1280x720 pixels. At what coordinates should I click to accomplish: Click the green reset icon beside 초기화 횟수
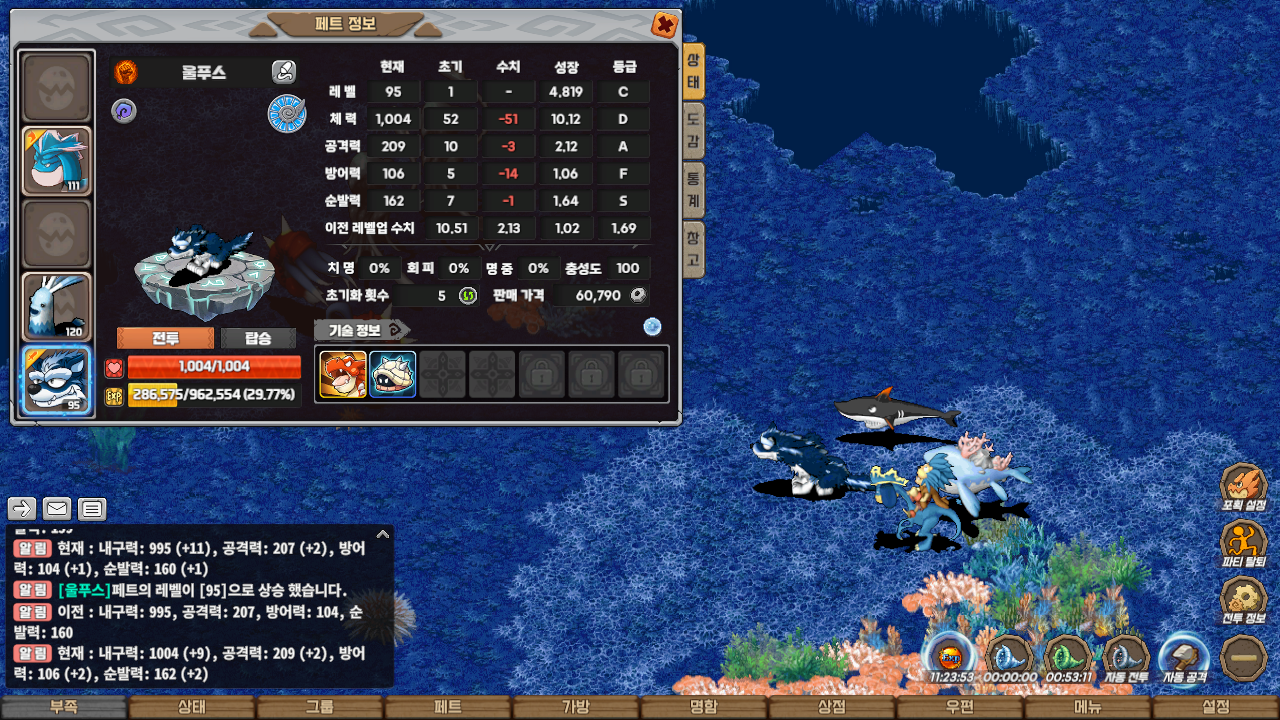coord(467,295)
